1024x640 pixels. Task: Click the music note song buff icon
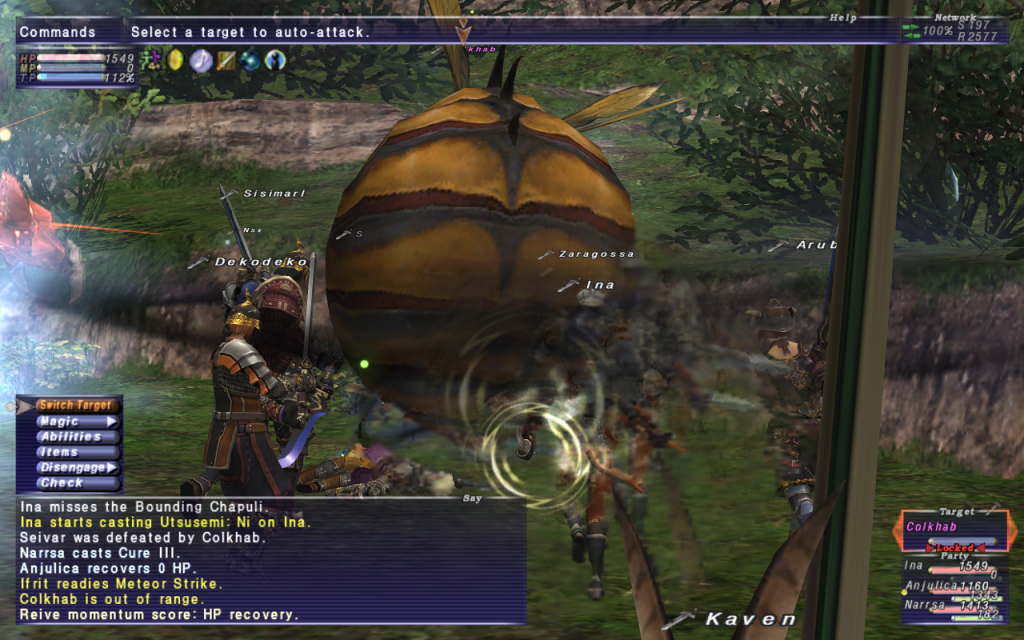pos(200,60)
